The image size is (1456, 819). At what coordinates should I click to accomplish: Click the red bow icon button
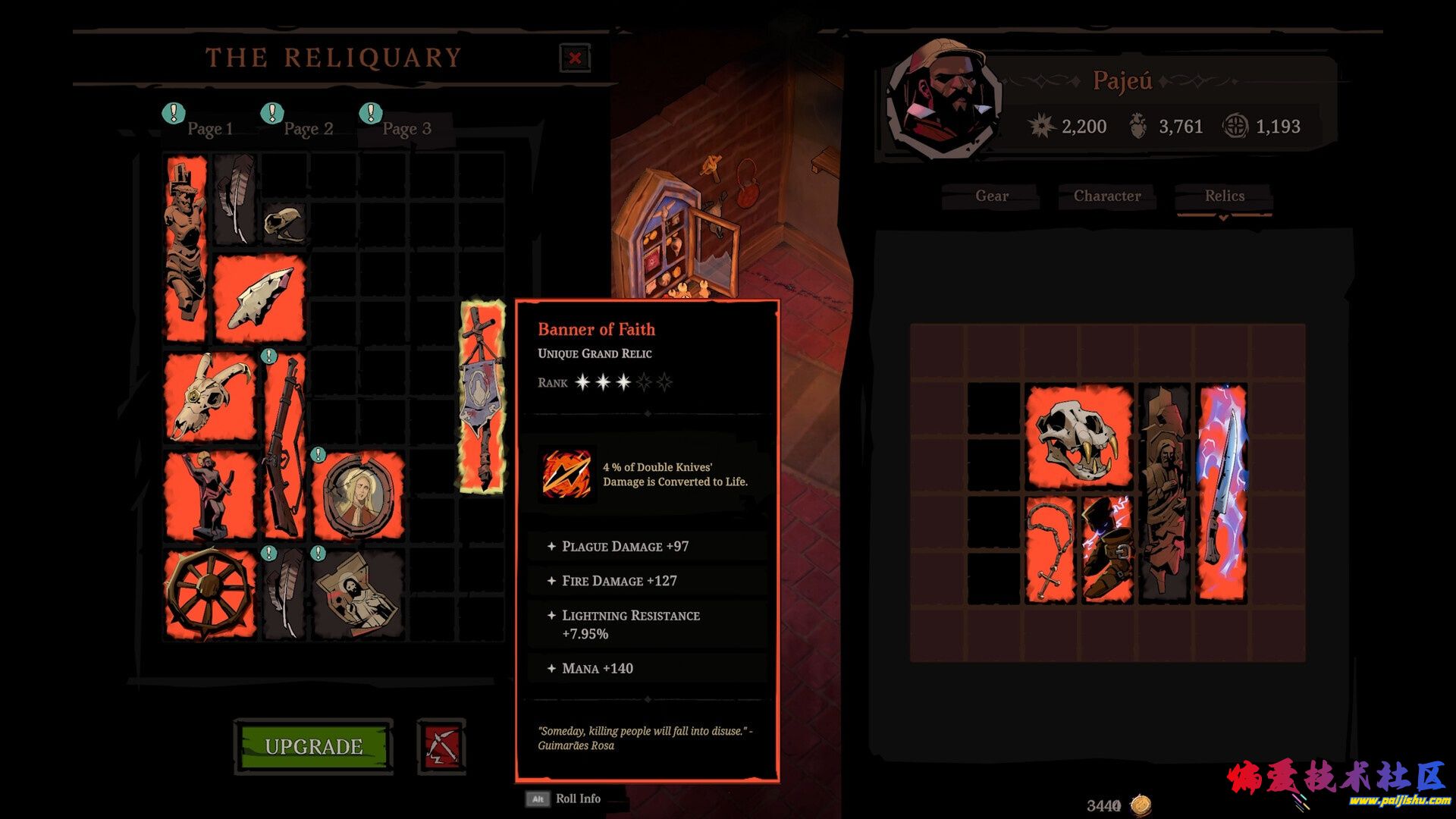(x=441, y=746)
